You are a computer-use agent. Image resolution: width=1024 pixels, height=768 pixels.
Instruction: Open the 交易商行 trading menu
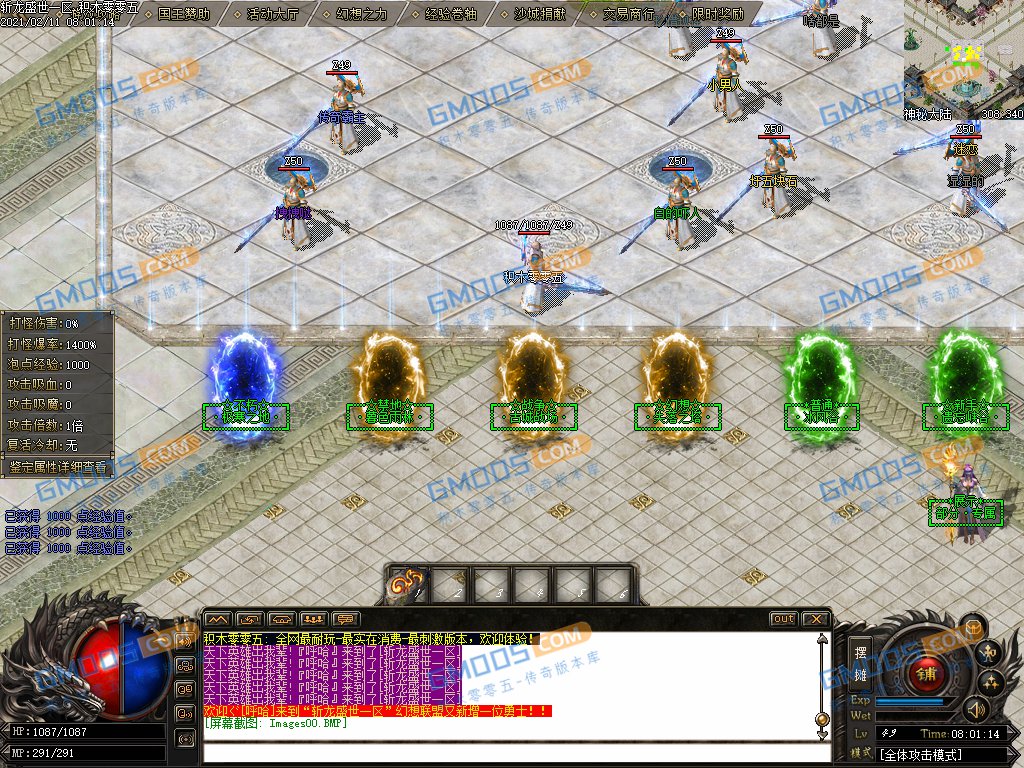(x=629, y=14)
